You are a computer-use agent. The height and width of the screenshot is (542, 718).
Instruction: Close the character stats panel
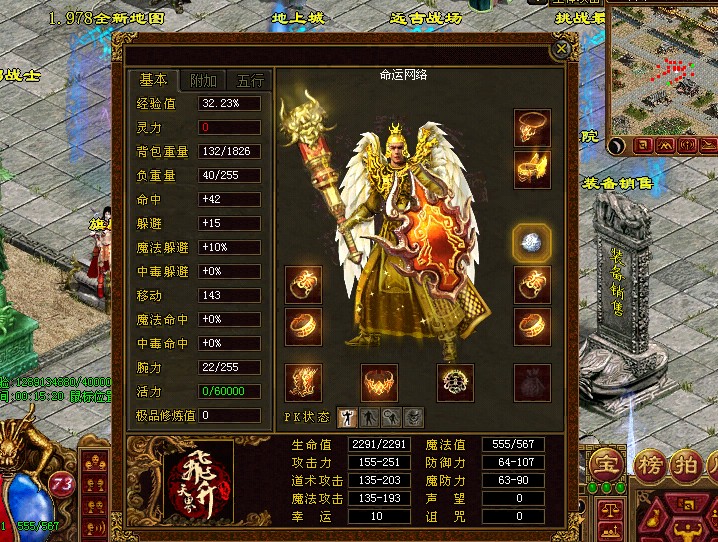(x=562, y=47)
